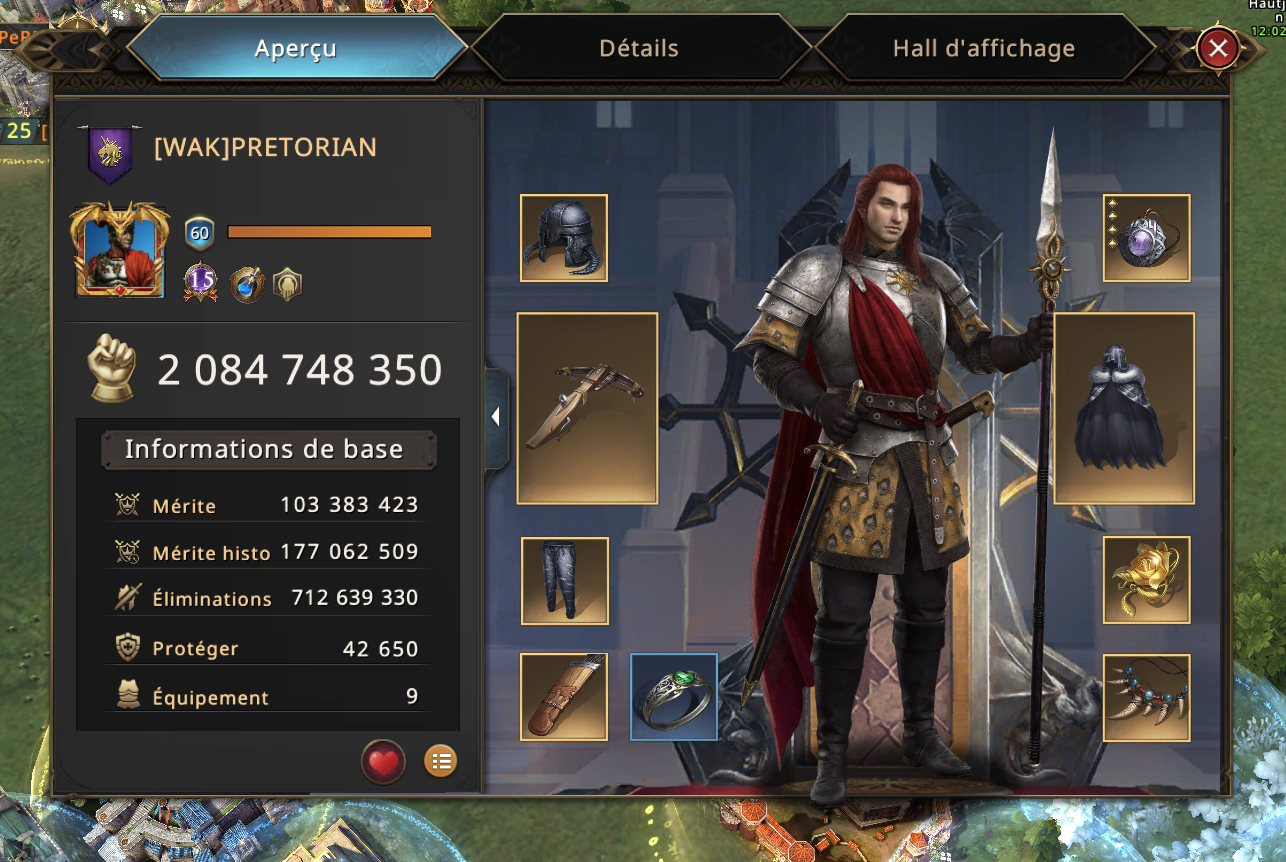Switch to the Détails tab
The width and height of the screenshot is (1286, 862).
(639, 48)
